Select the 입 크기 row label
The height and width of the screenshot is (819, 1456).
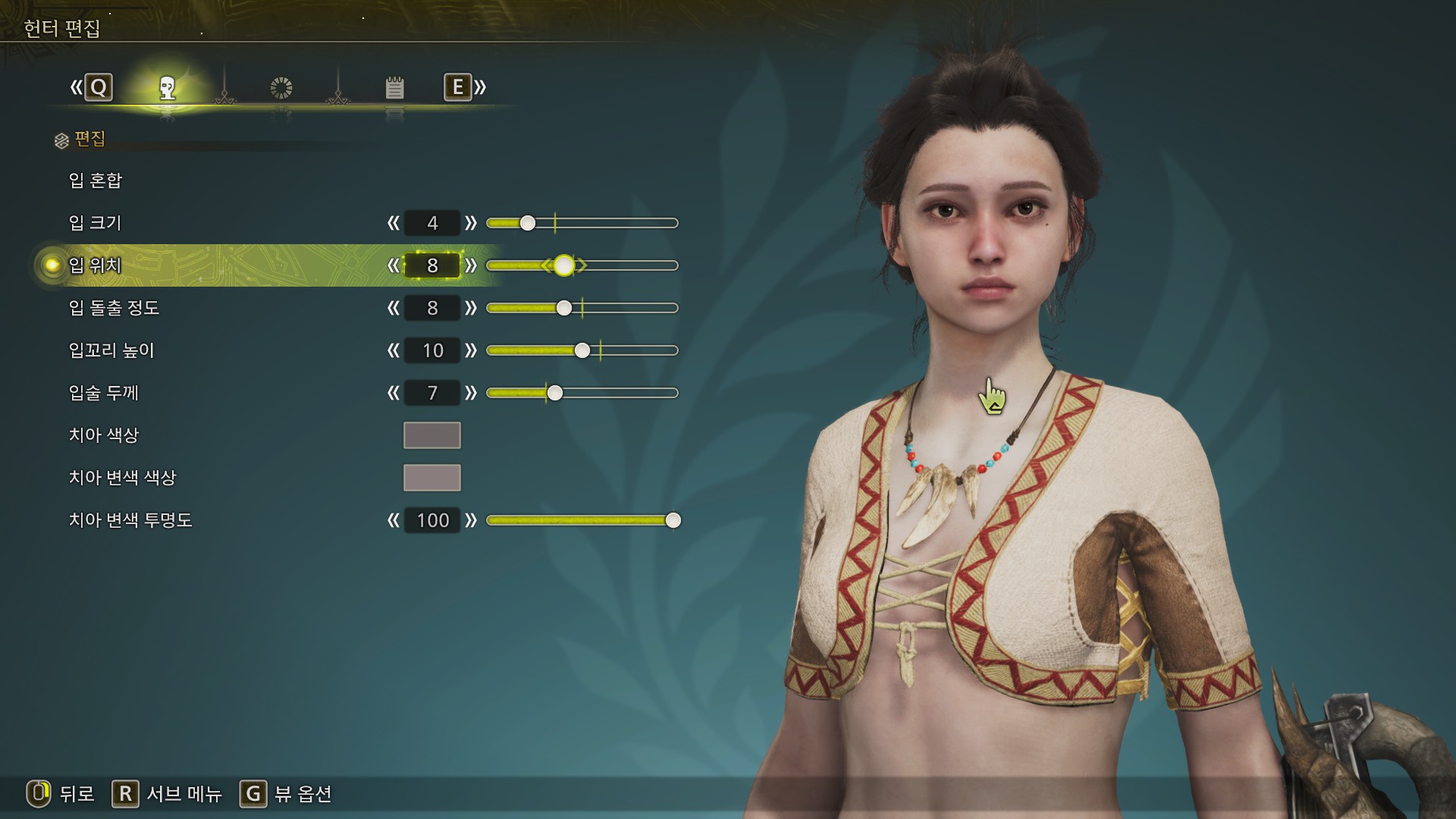pos(96,223)
